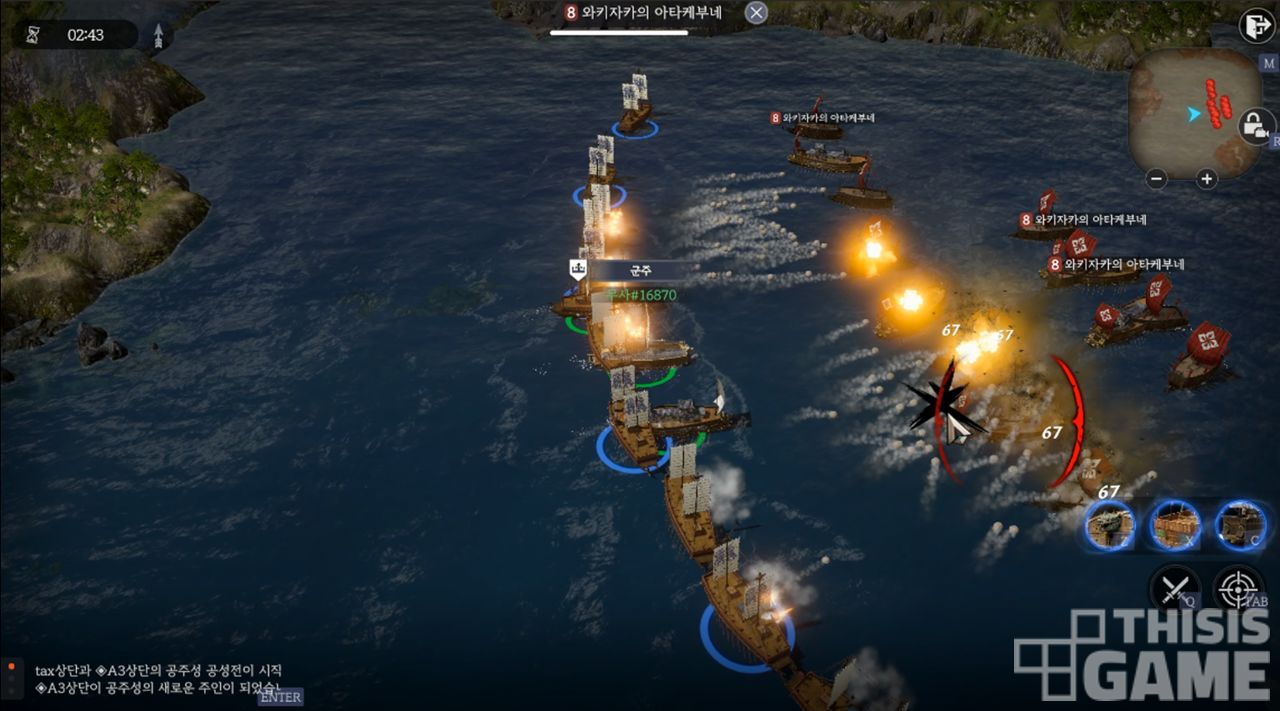
Task: Activate the third round skill icon
Action: (1240, 525)
